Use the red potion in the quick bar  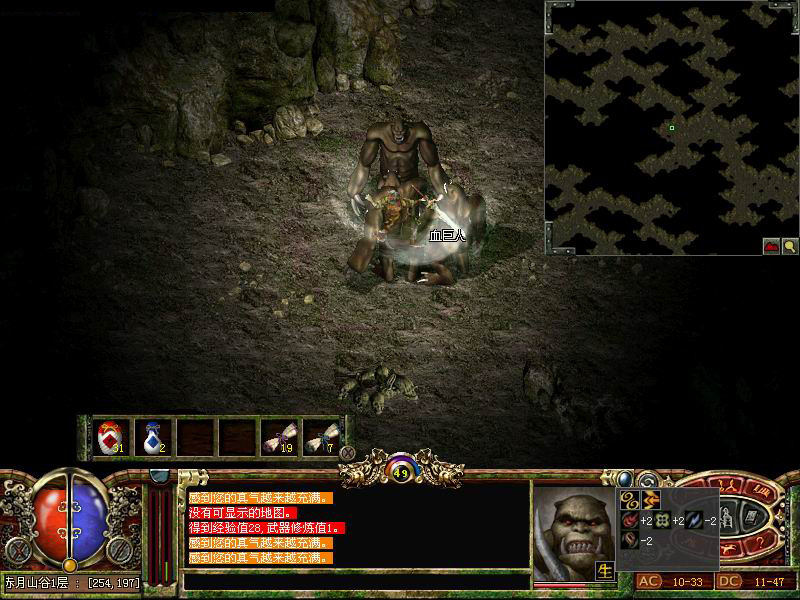point(111,436)
